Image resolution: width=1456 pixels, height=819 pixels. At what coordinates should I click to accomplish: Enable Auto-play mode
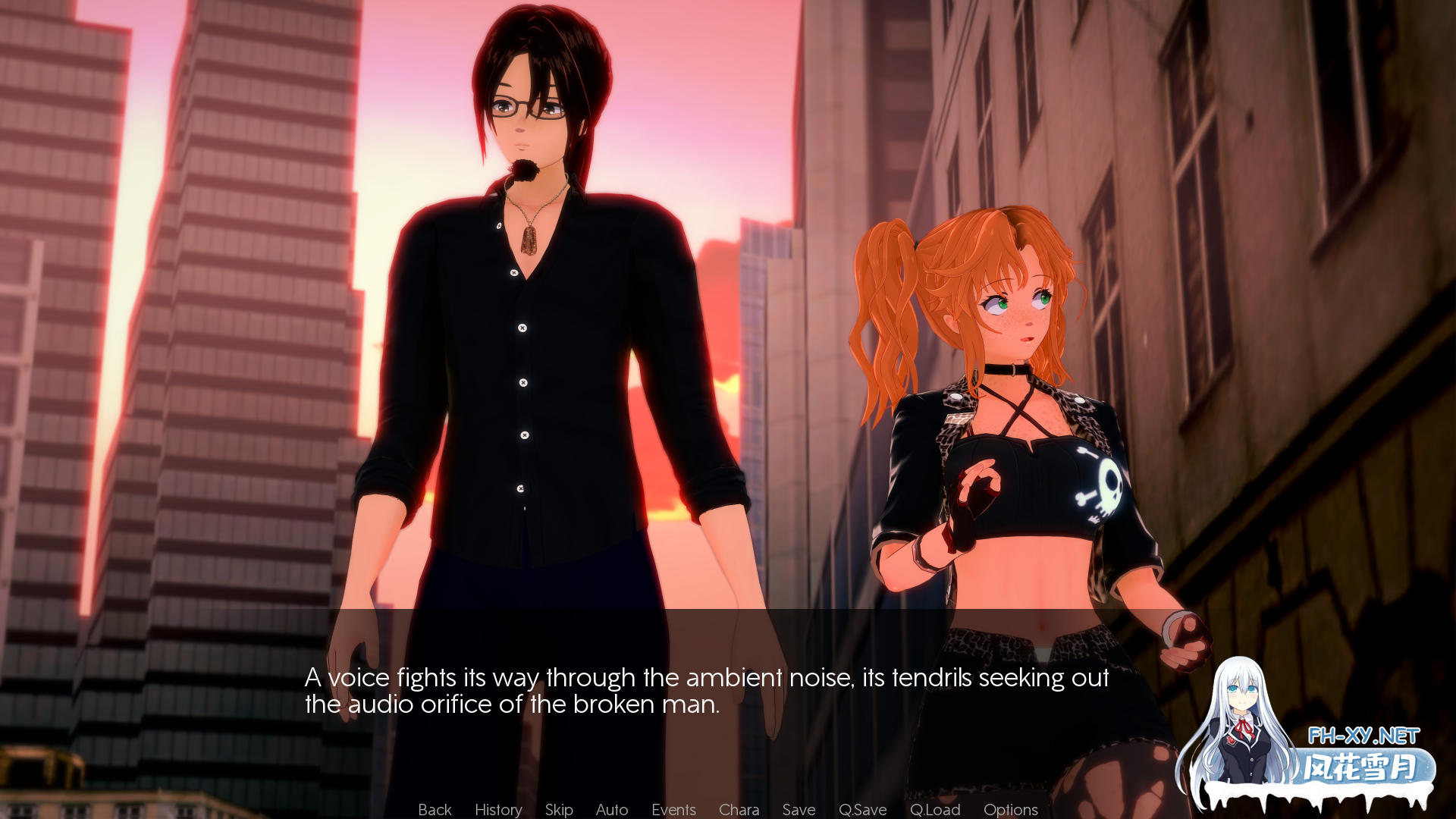pos(611,809)
